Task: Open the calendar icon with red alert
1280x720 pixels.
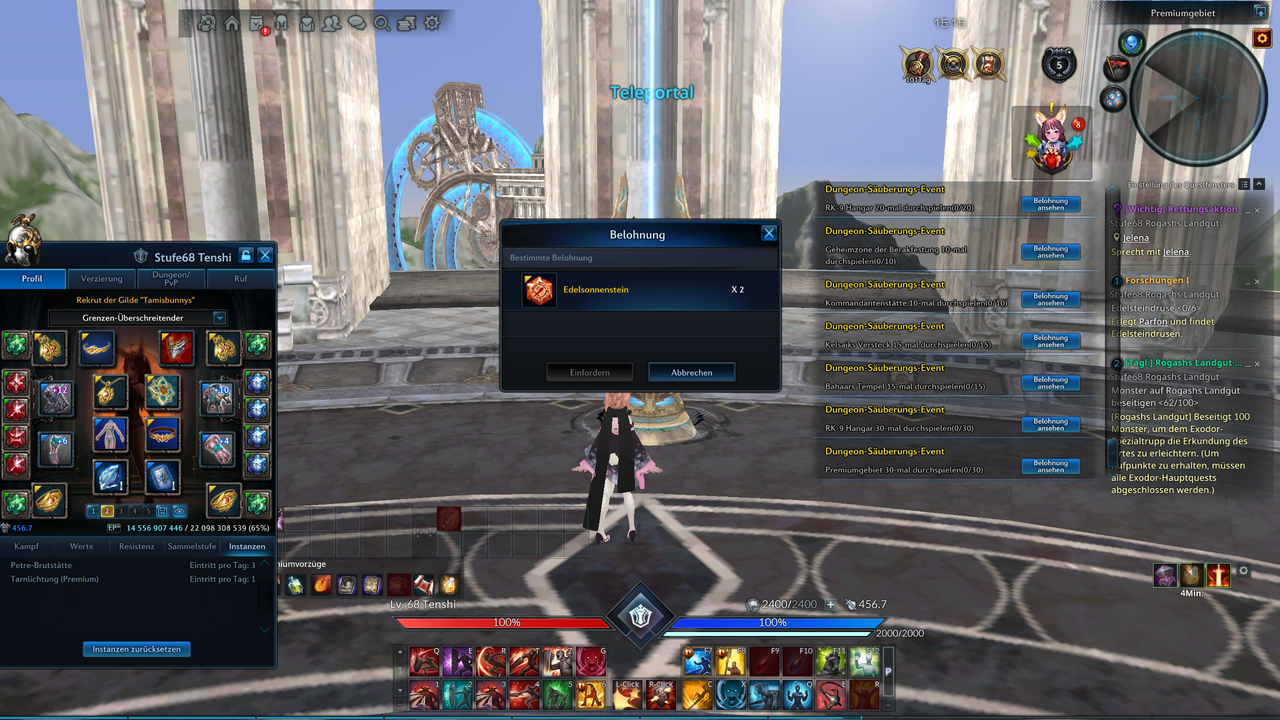Action: 258,24
